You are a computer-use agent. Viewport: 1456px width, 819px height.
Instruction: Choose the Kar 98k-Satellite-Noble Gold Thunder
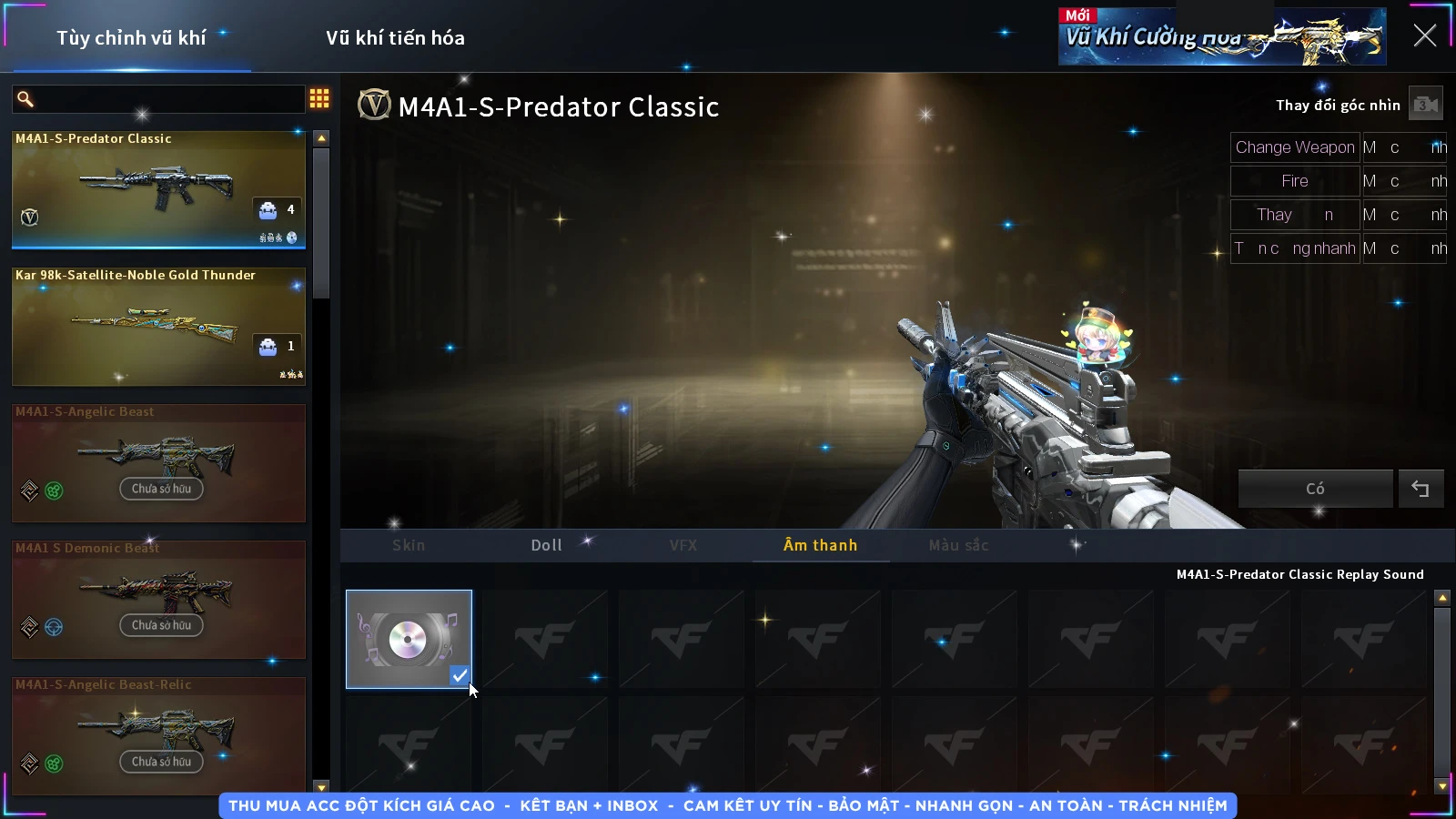[x=158, y=326]
